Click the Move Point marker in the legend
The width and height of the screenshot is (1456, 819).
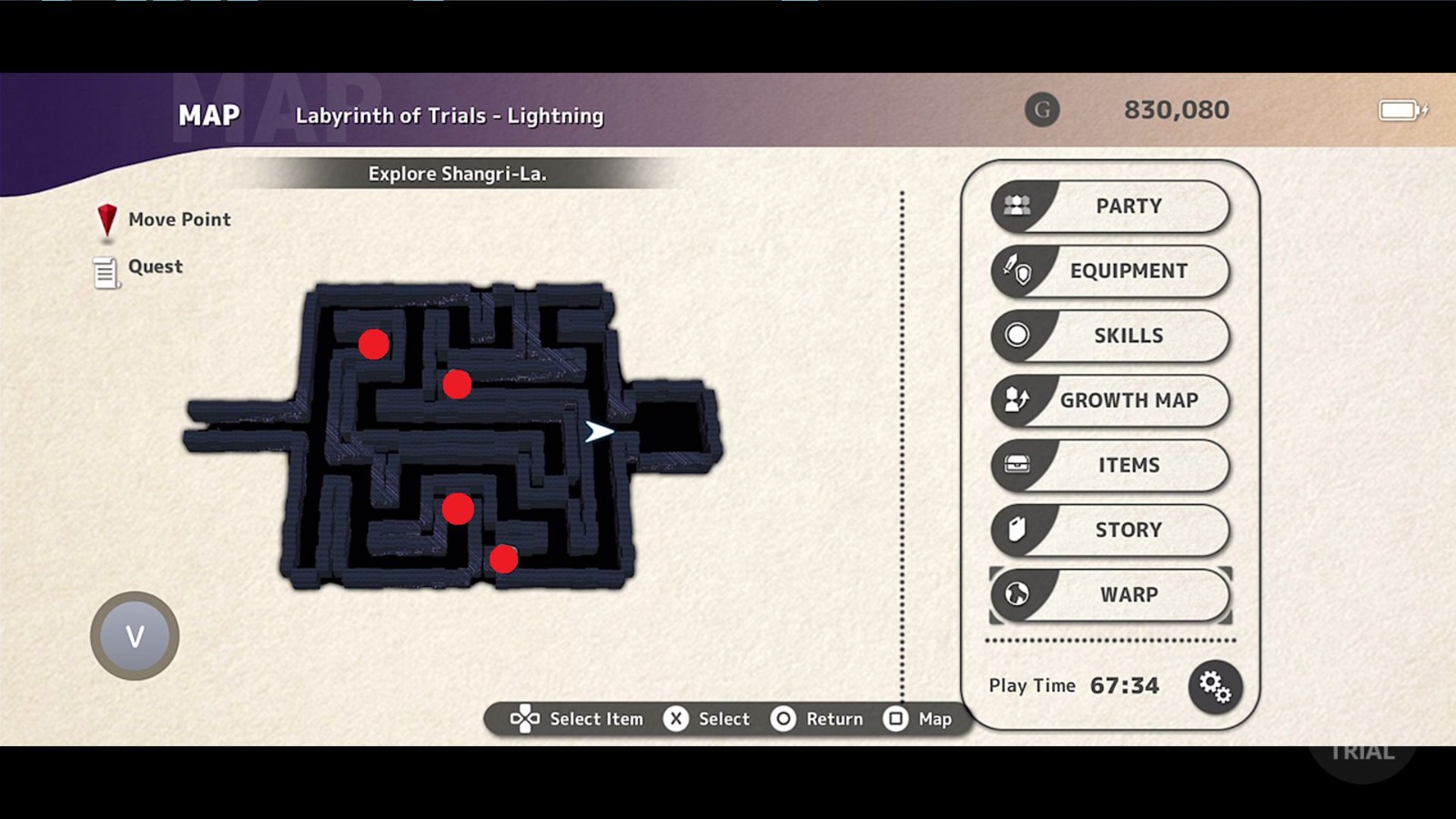[x=106, y=218]
